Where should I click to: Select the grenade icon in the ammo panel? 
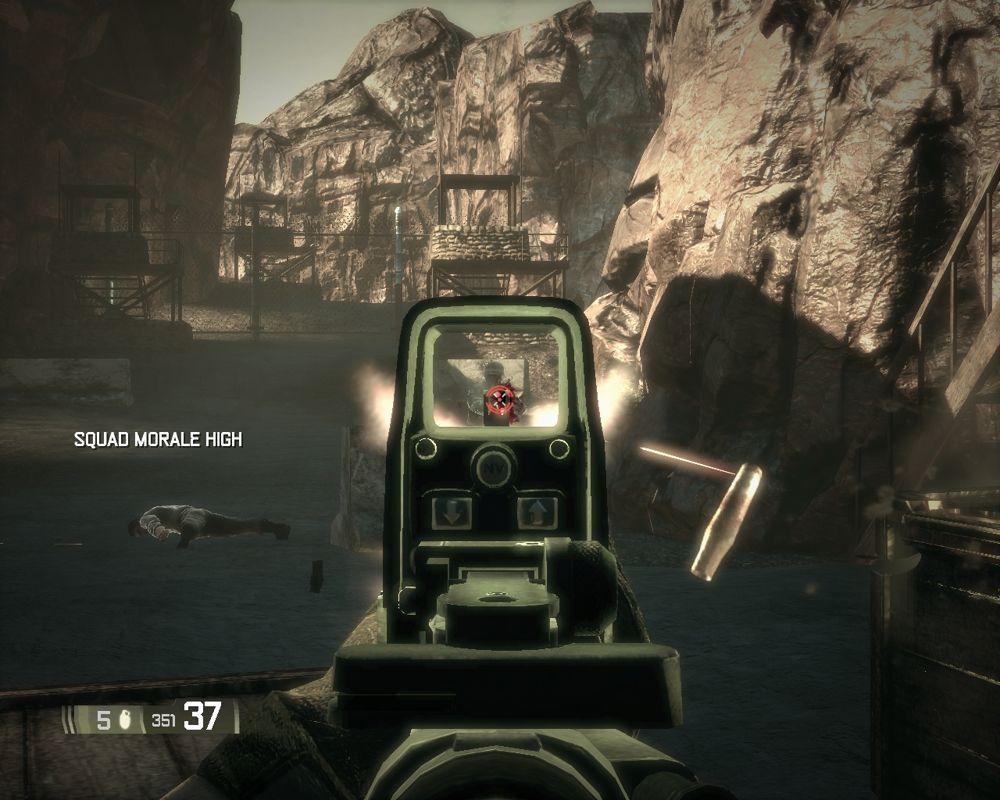[x=127, y=719]
